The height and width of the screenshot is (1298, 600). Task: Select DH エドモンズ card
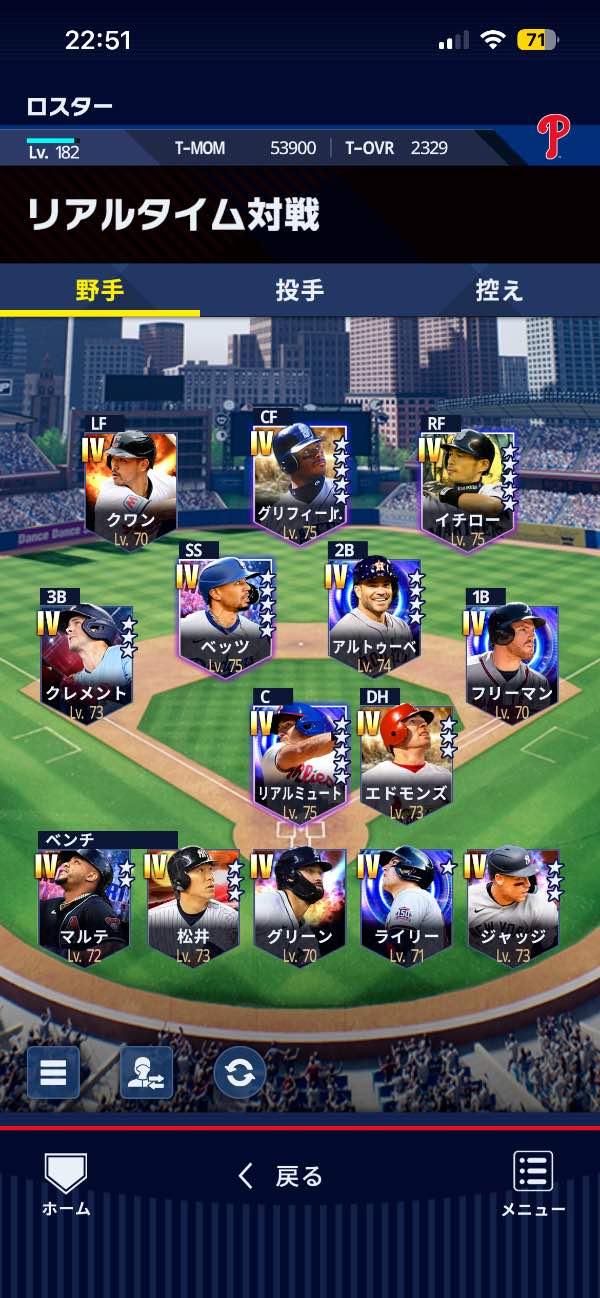point(406,762)
